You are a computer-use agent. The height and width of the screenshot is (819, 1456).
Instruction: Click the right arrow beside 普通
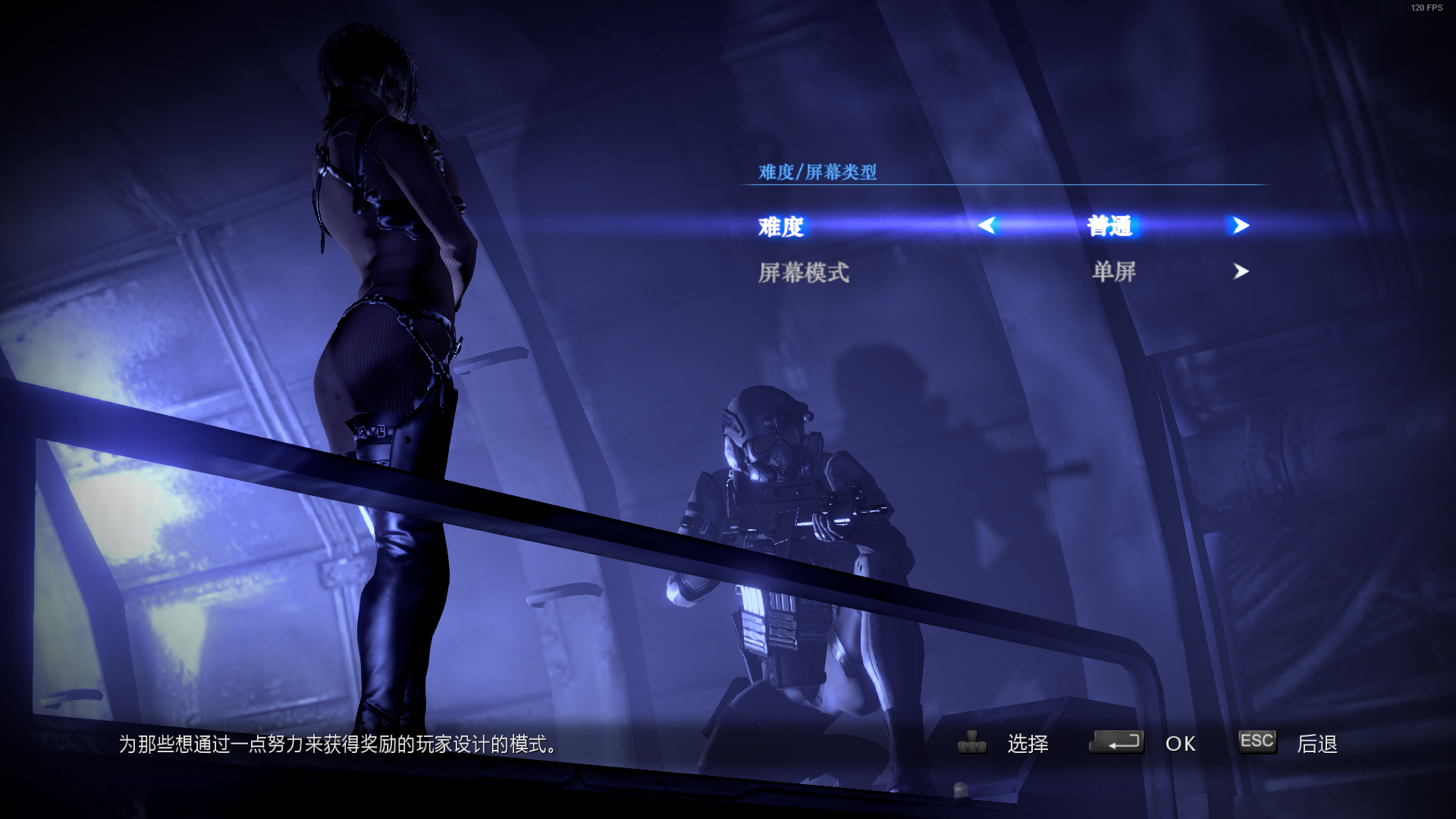pos(1240,225)
